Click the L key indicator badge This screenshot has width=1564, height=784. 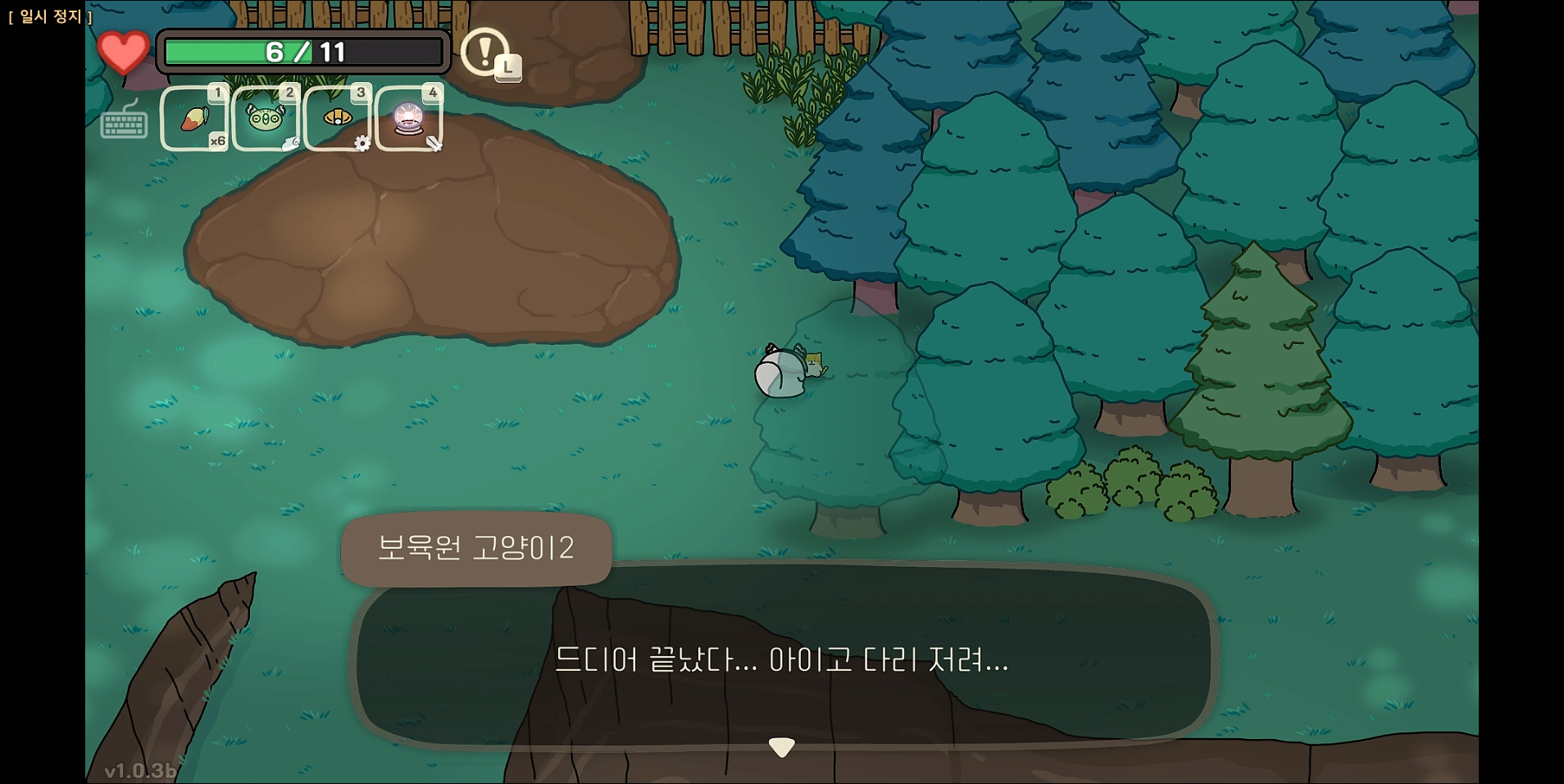click(x=508, y=69)
